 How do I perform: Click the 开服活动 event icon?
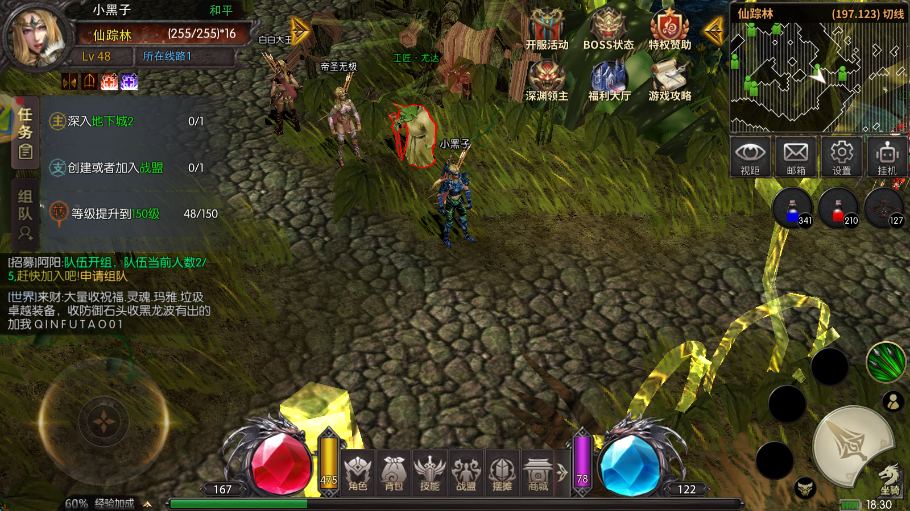(546, 27)
